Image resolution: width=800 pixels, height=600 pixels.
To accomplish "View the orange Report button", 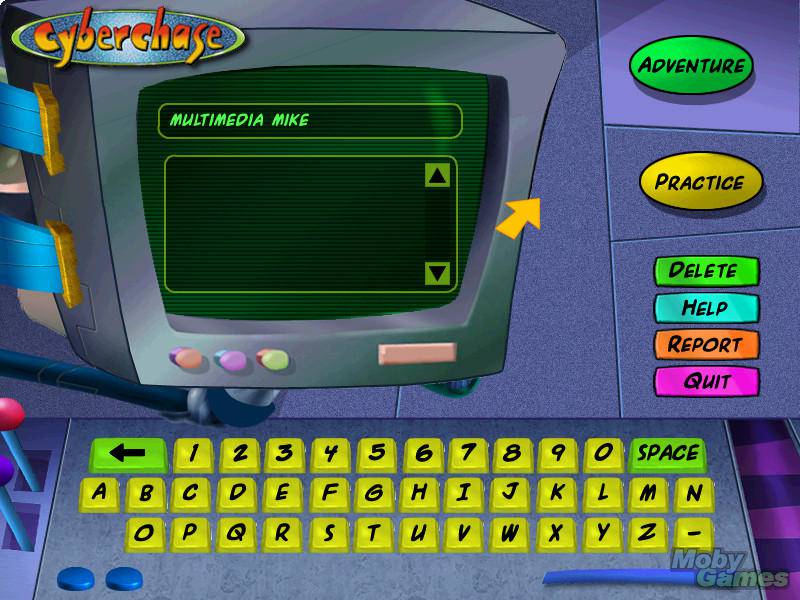I will [706, 344].
